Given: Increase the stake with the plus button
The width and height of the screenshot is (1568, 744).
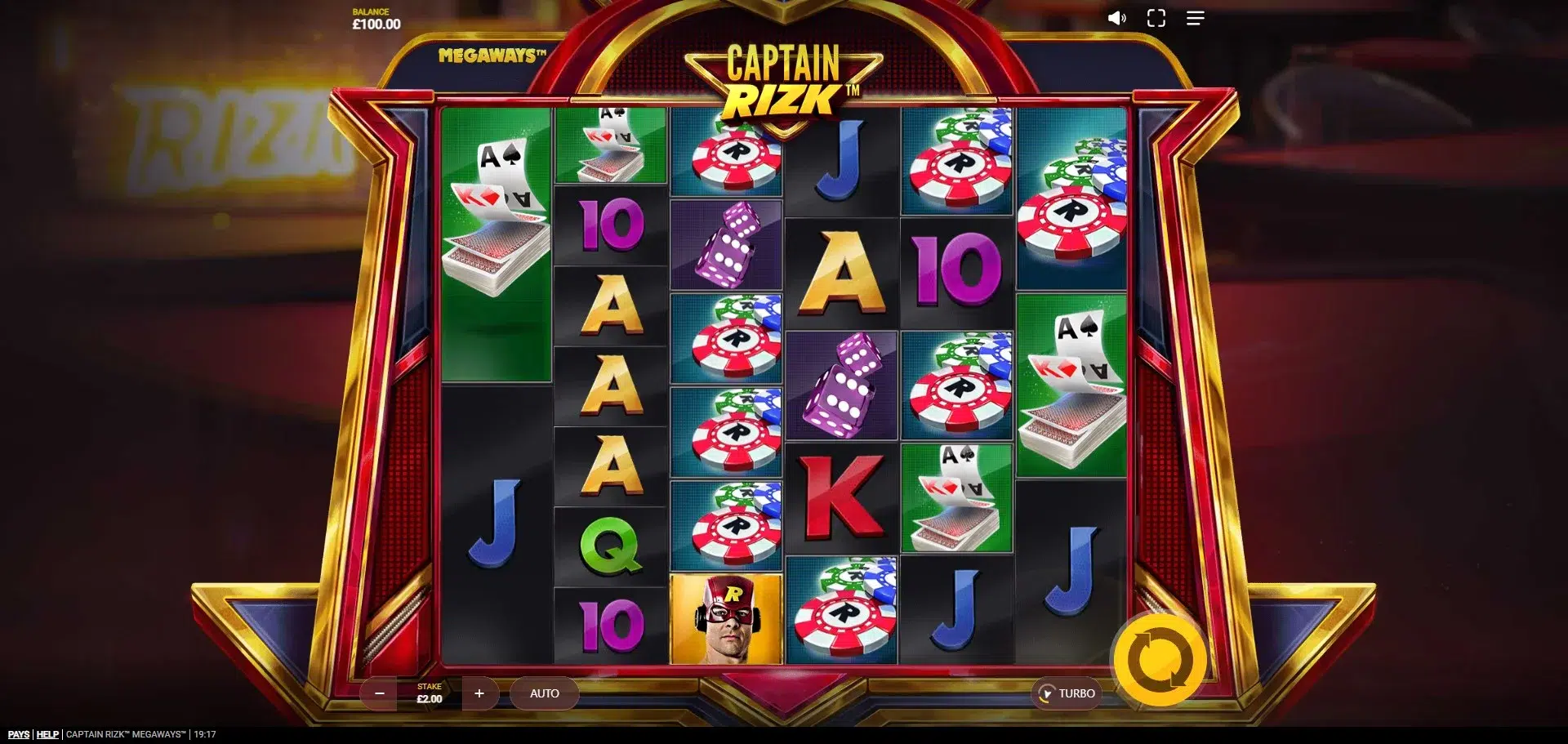Looking at the screenshot, I should 479,693.
